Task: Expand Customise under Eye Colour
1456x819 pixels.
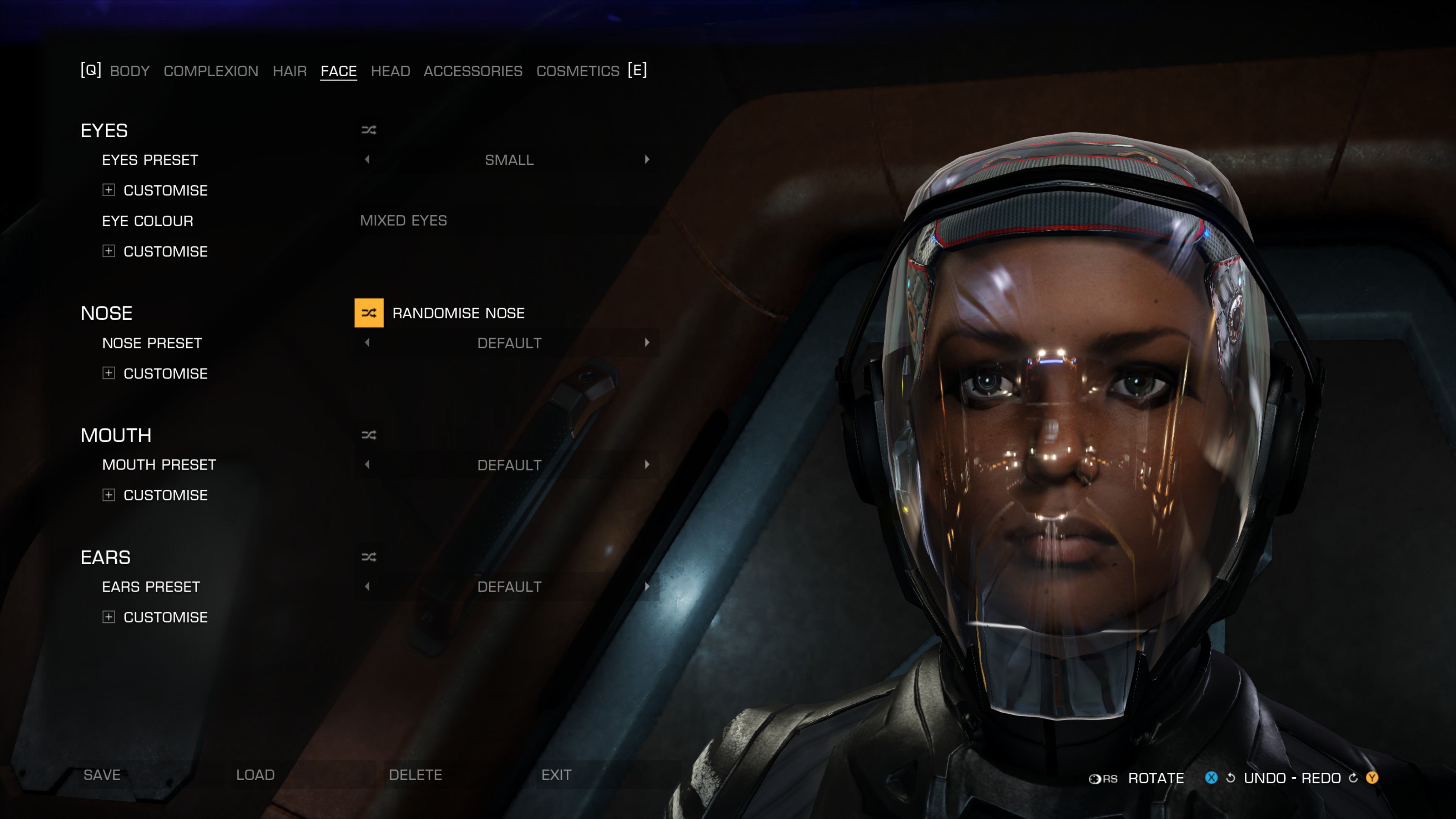Action: click(x=108, y=251)
